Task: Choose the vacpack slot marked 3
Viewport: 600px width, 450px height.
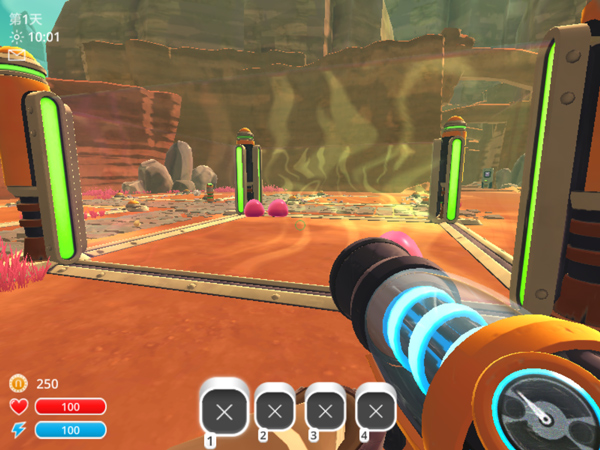Action: pos(325,410)
